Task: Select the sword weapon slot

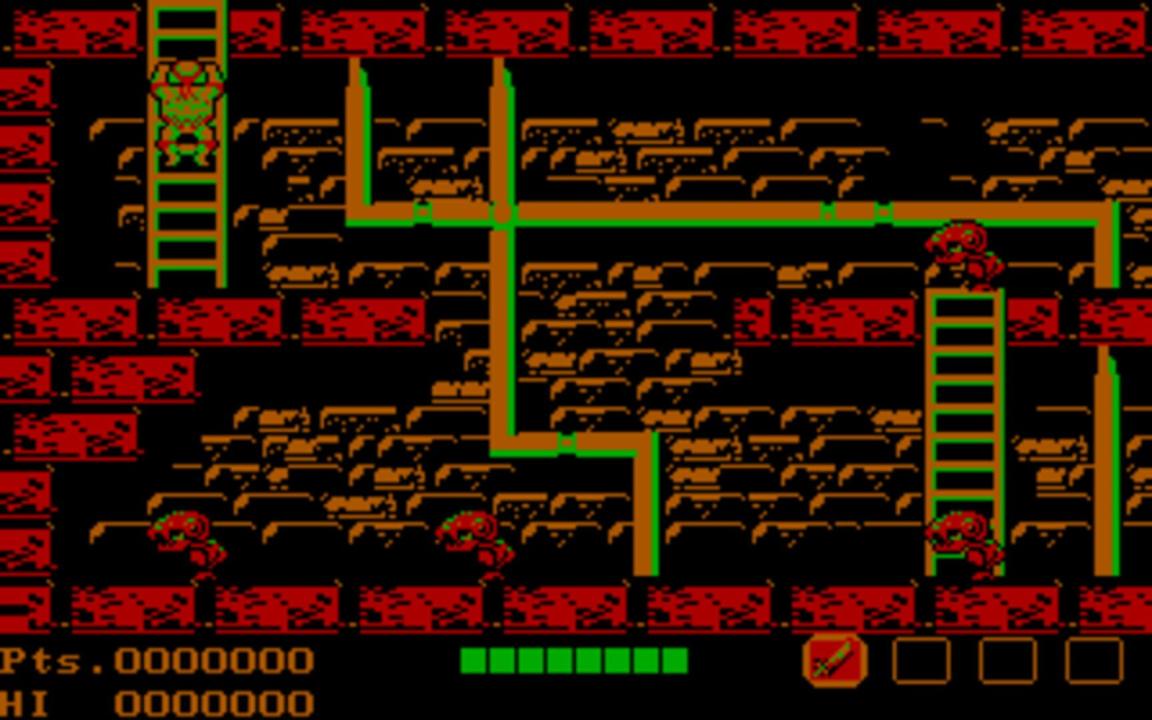Action: tap(834, 661)
